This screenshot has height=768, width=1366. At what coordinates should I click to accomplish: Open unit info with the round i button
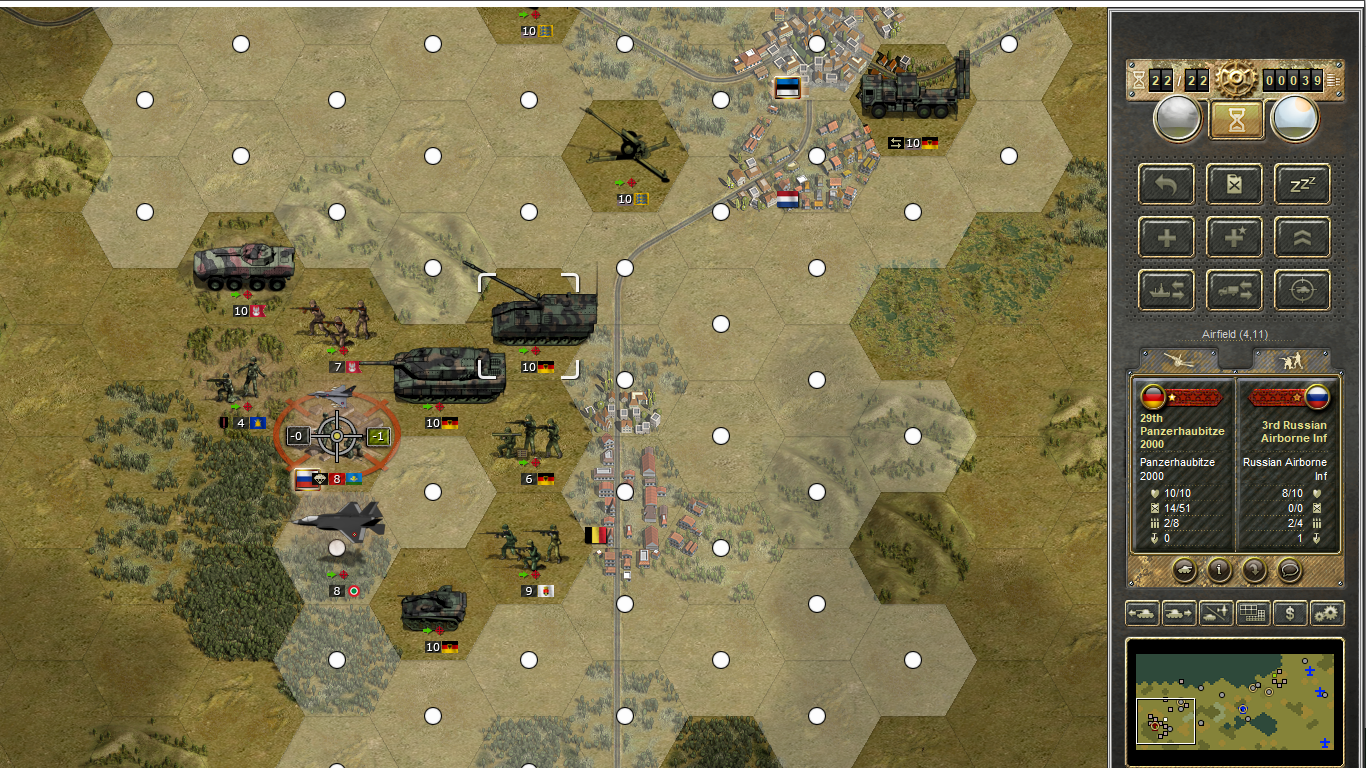[1219, 570]
